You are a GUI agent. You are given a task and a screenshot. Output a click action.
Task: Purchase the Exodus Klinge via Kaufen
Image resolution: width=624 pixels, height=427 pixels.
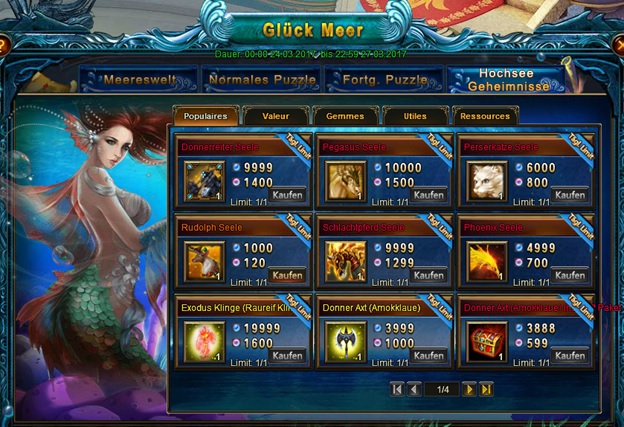(x=288, y=356)
